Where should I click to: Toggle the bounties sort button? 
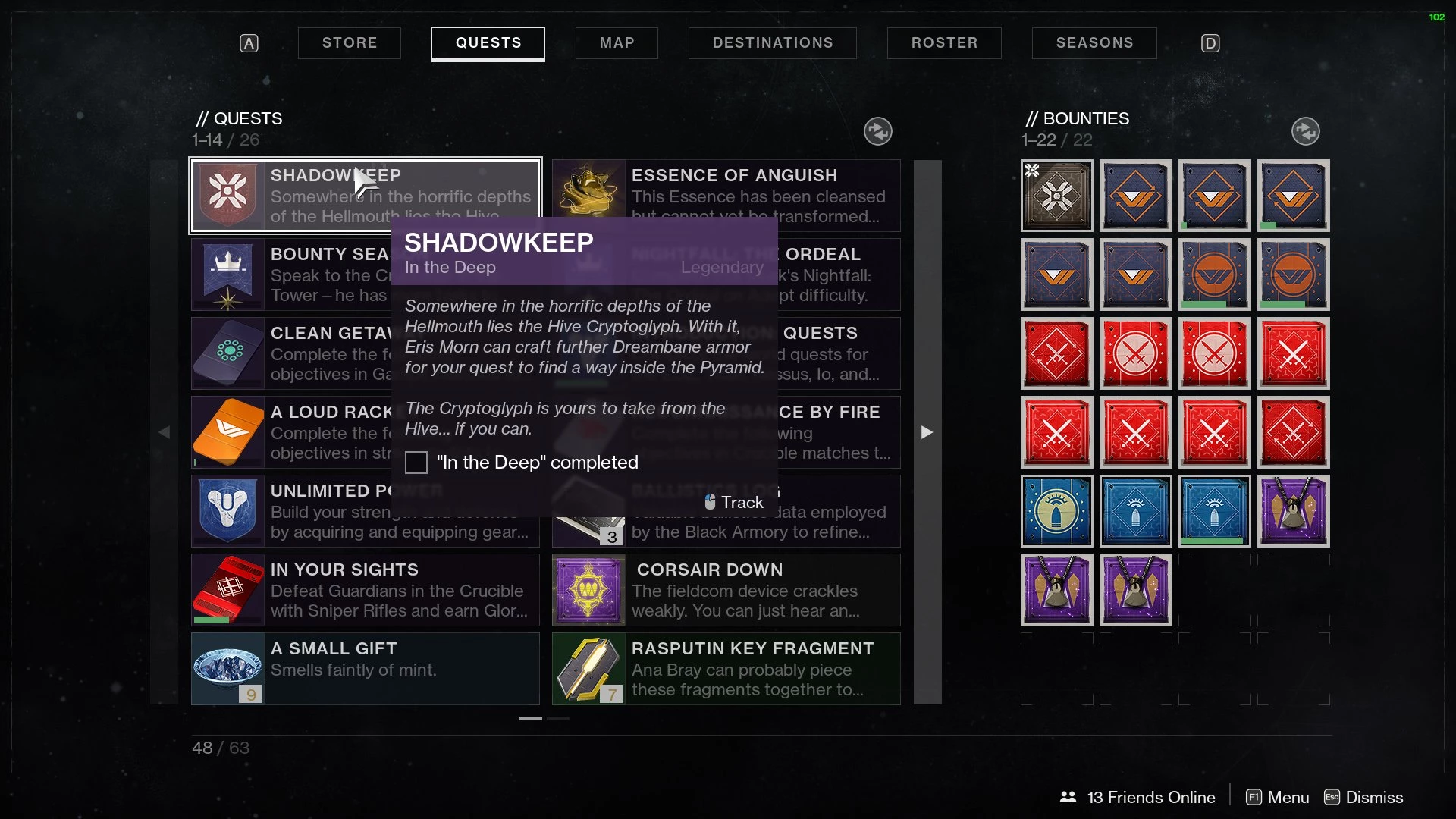pos(1305,131)
